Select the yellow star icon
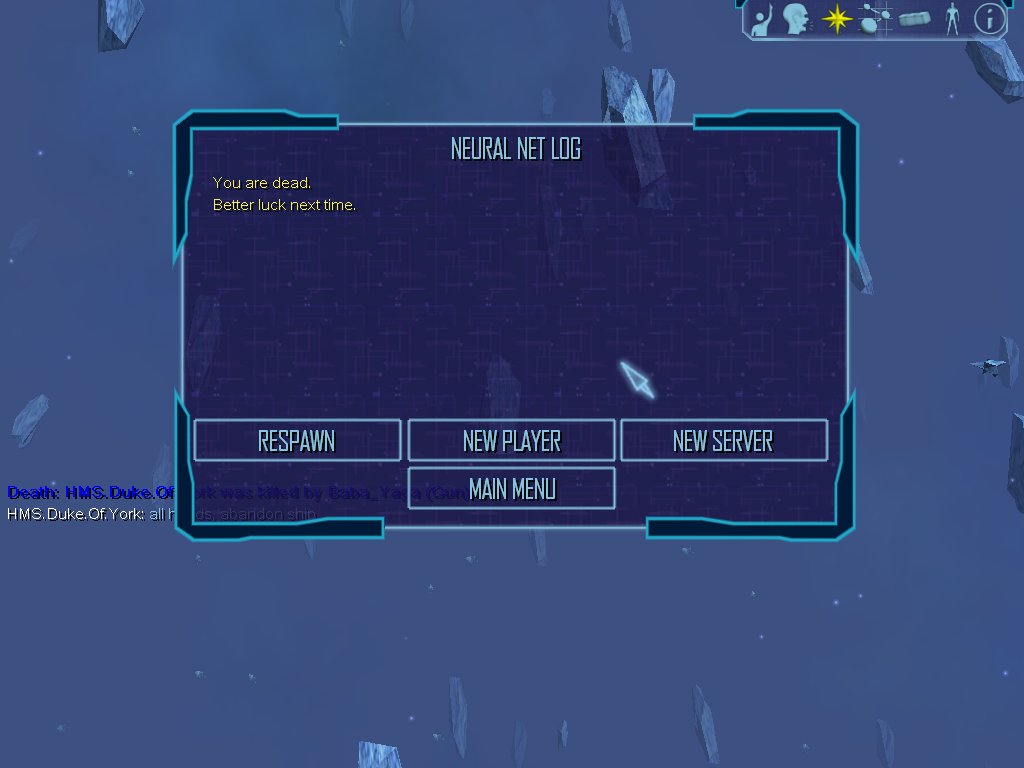Viewport: 1024px width, 768px height. pyautogui.click(x=836, y=19)
